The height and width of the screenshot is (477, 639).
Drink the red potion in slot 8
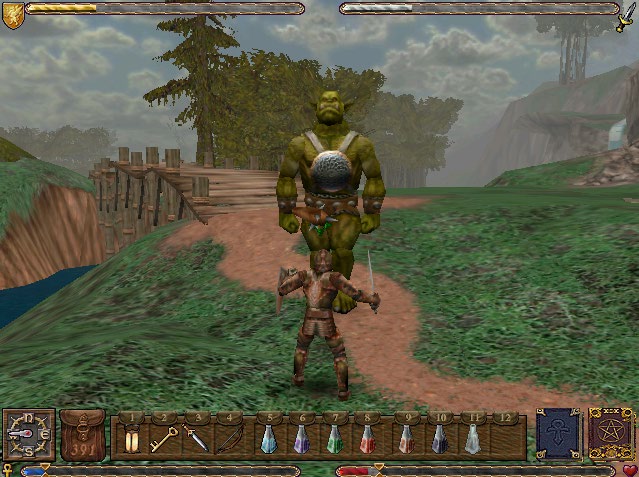(x=368, y=438)
